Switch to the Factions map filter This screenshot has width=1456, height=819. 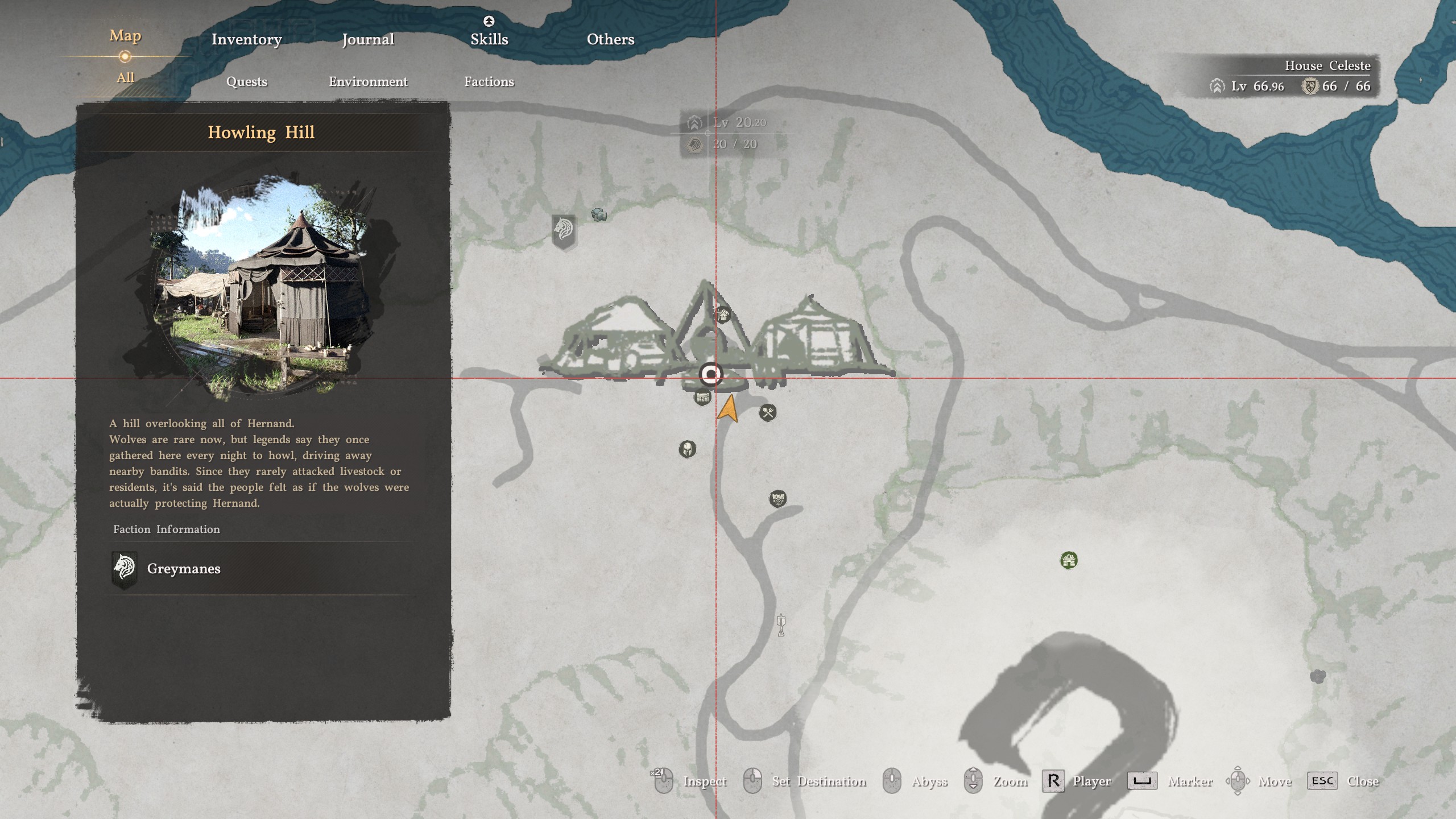tap(489, 81)
